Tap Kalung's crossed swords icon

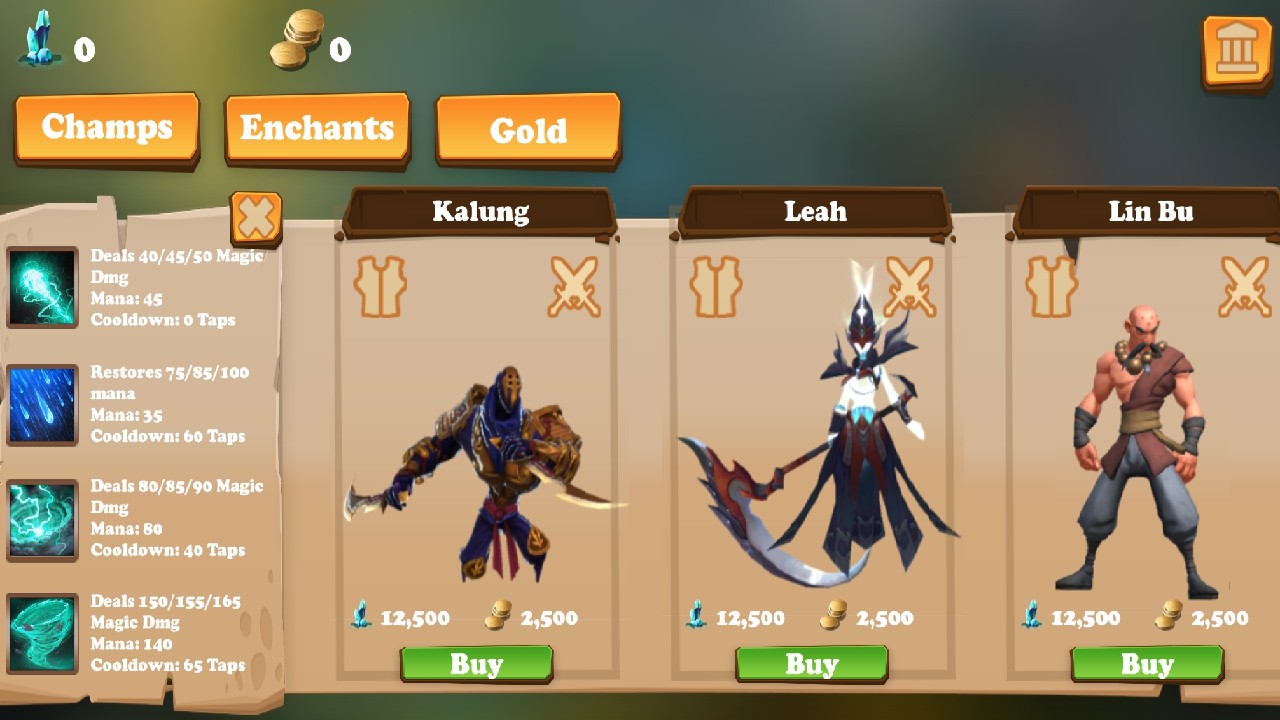574,287
